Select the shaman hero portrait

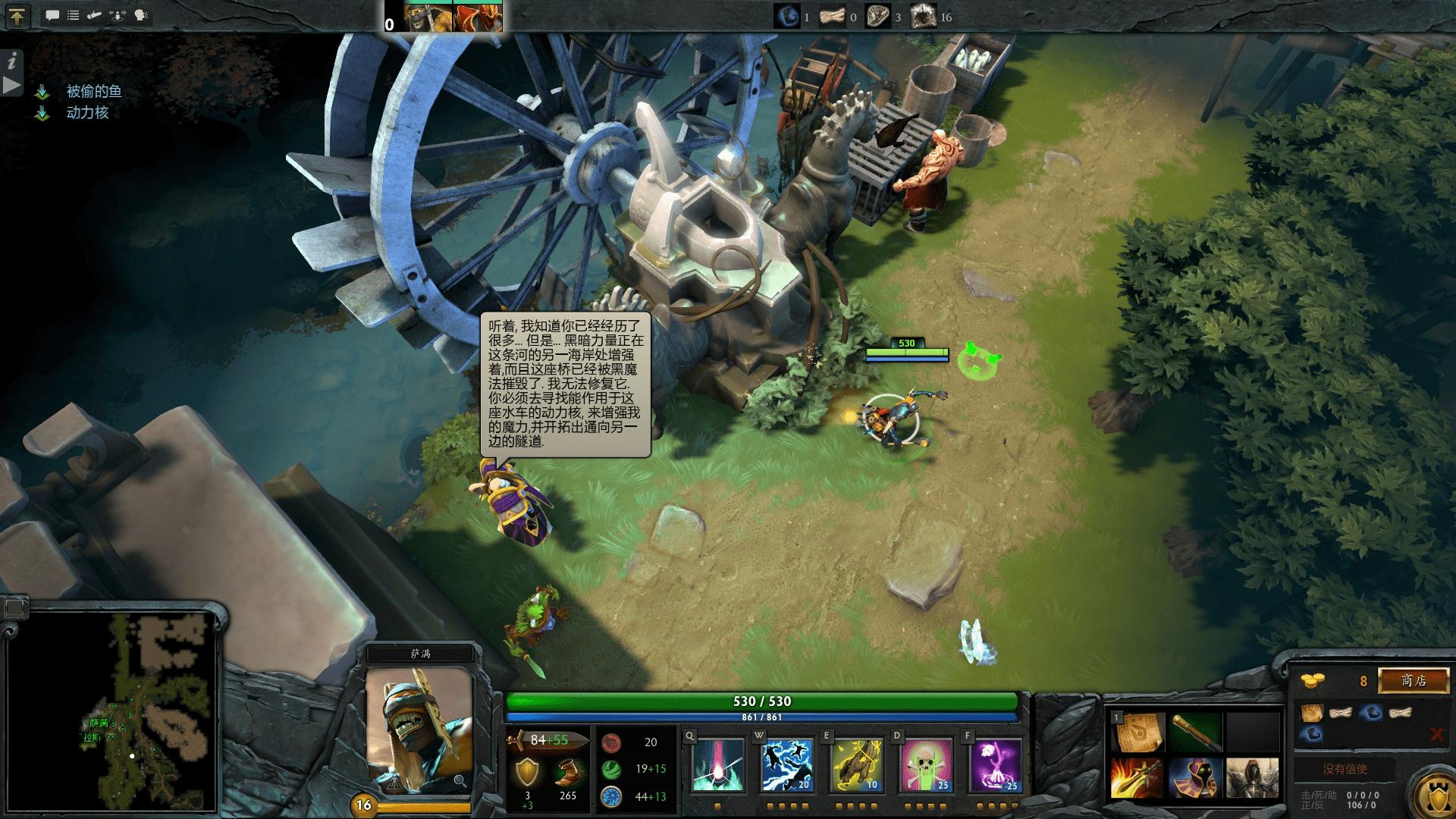coord(419,728)
